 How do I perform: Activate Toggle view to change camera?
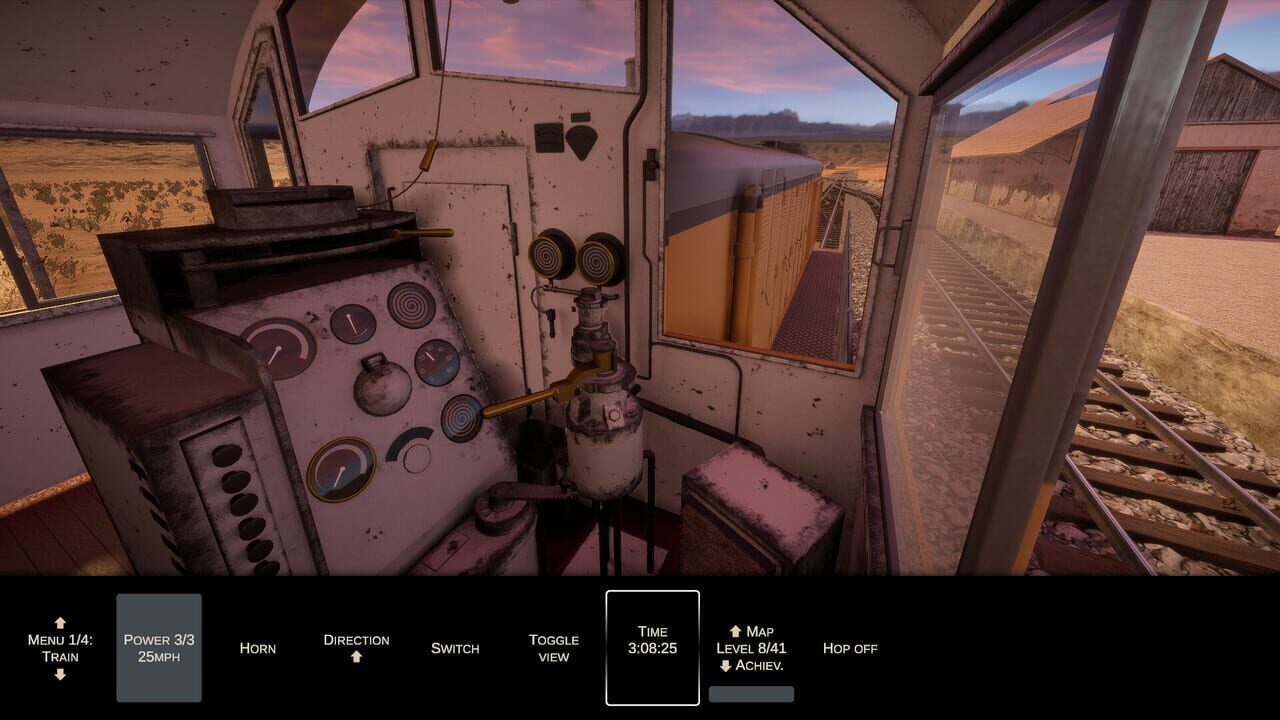(x=553, y=647)
